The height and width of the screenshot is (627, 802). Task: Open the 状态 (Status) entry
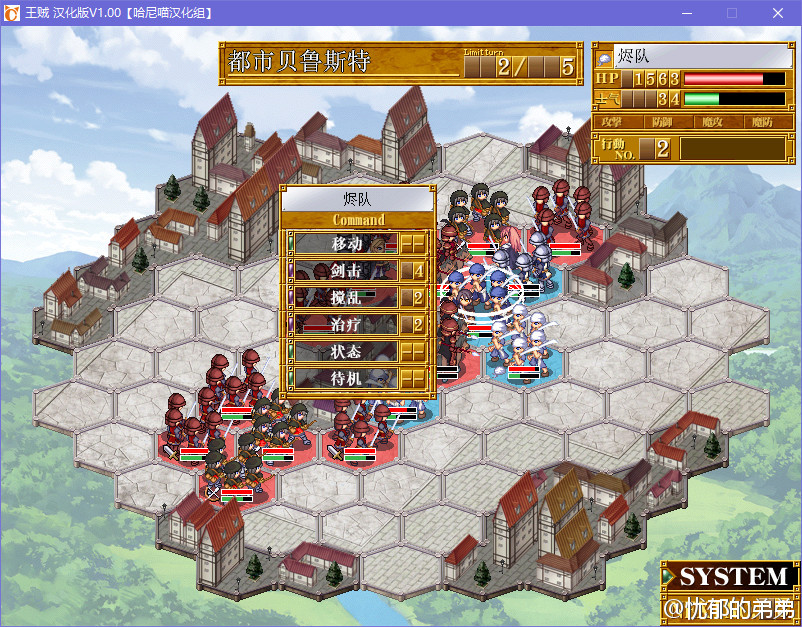(x=346, y=351)
